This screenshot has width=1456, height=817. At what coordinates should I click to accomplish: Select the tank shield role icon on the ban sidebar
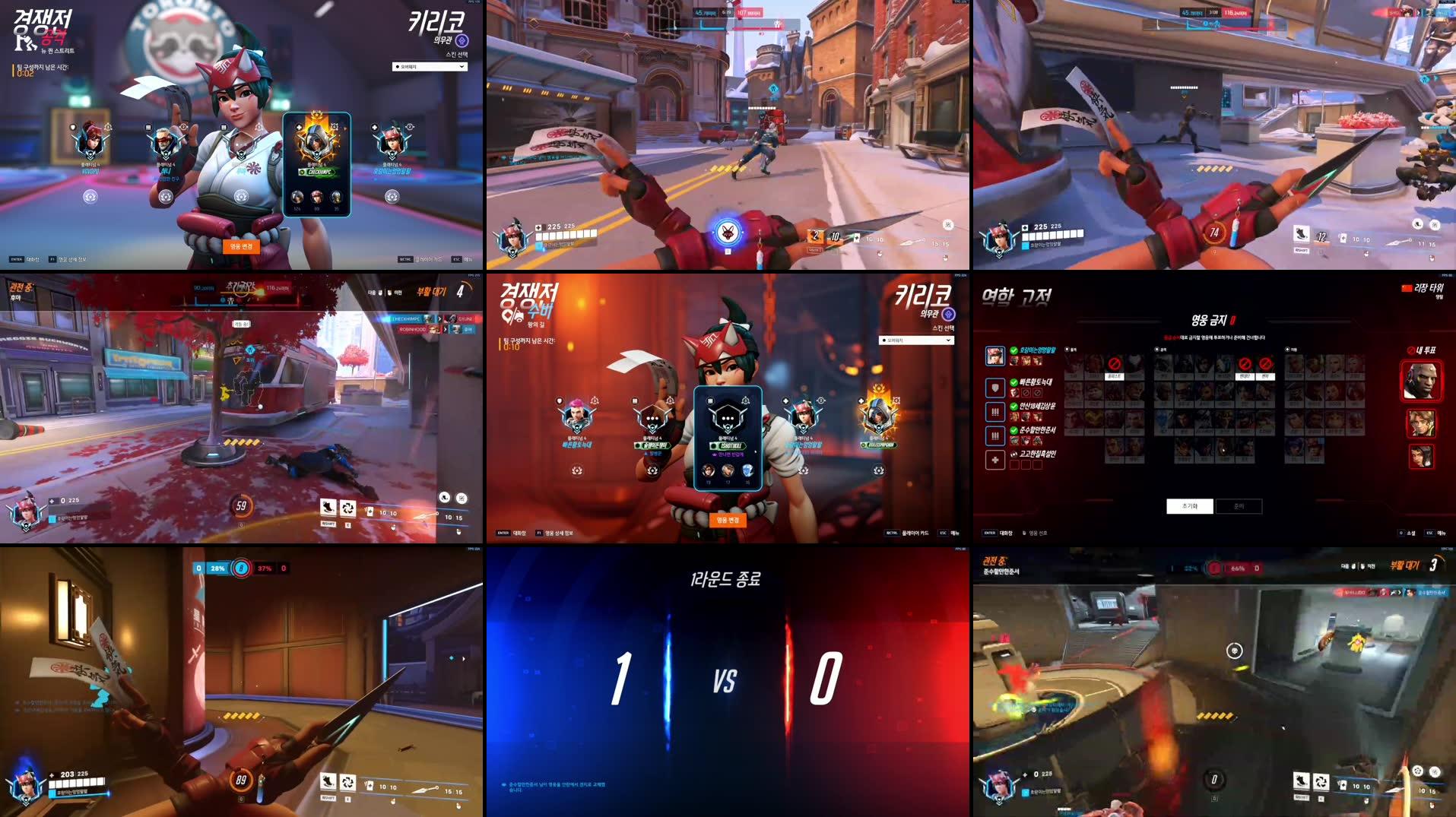(995, 388)
